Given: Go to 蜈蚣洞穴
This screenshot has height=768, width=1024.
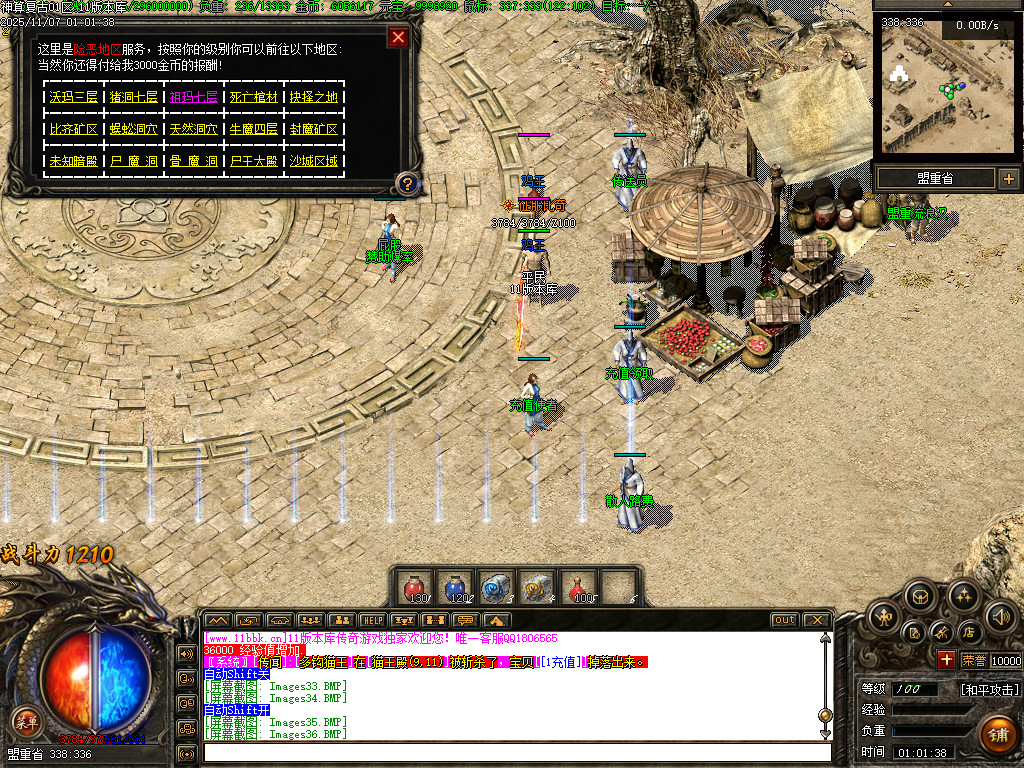Looking at the screenshot, I should 133,129.
